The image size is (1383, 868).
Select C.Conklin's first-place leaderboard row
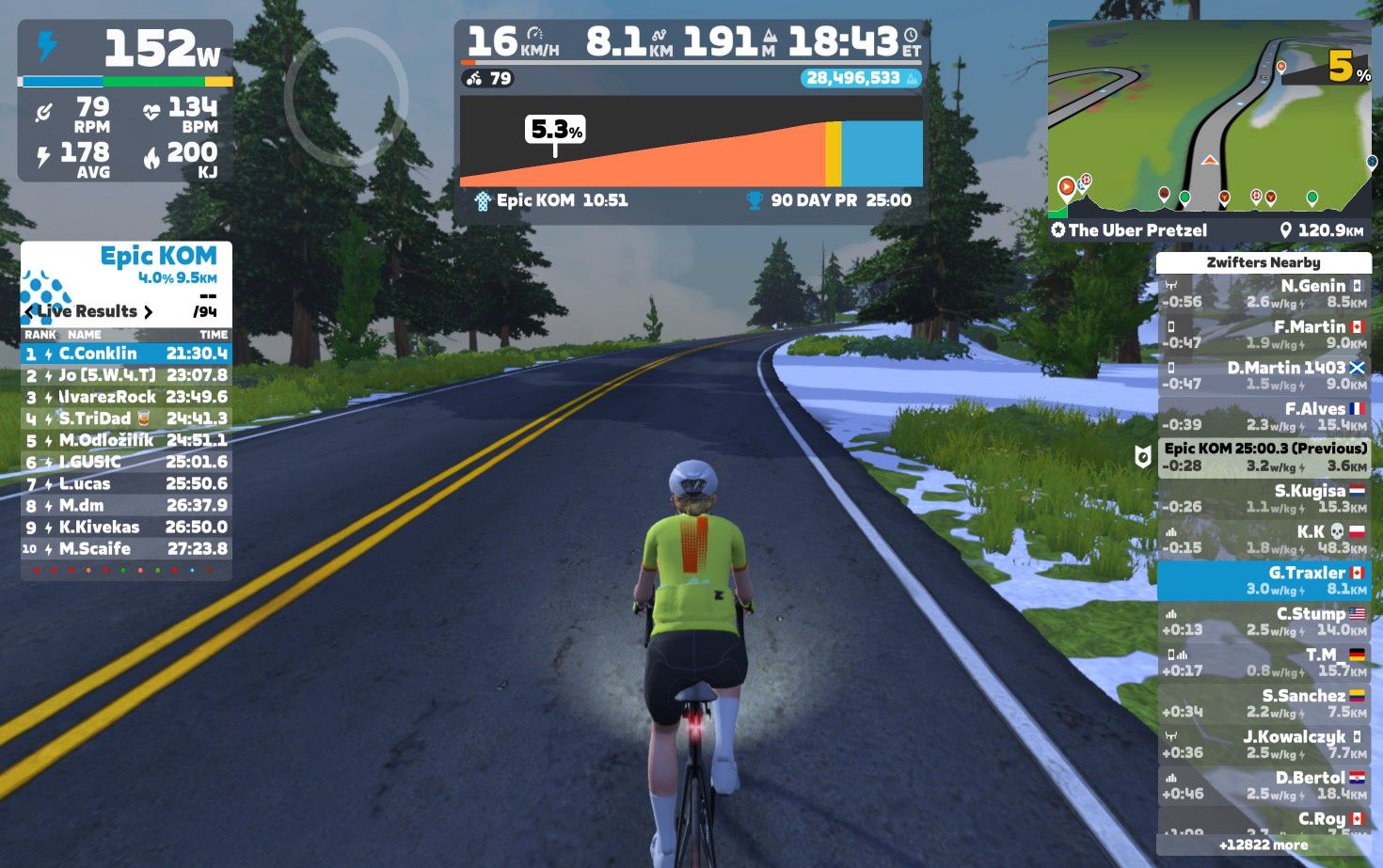(126, 354)
